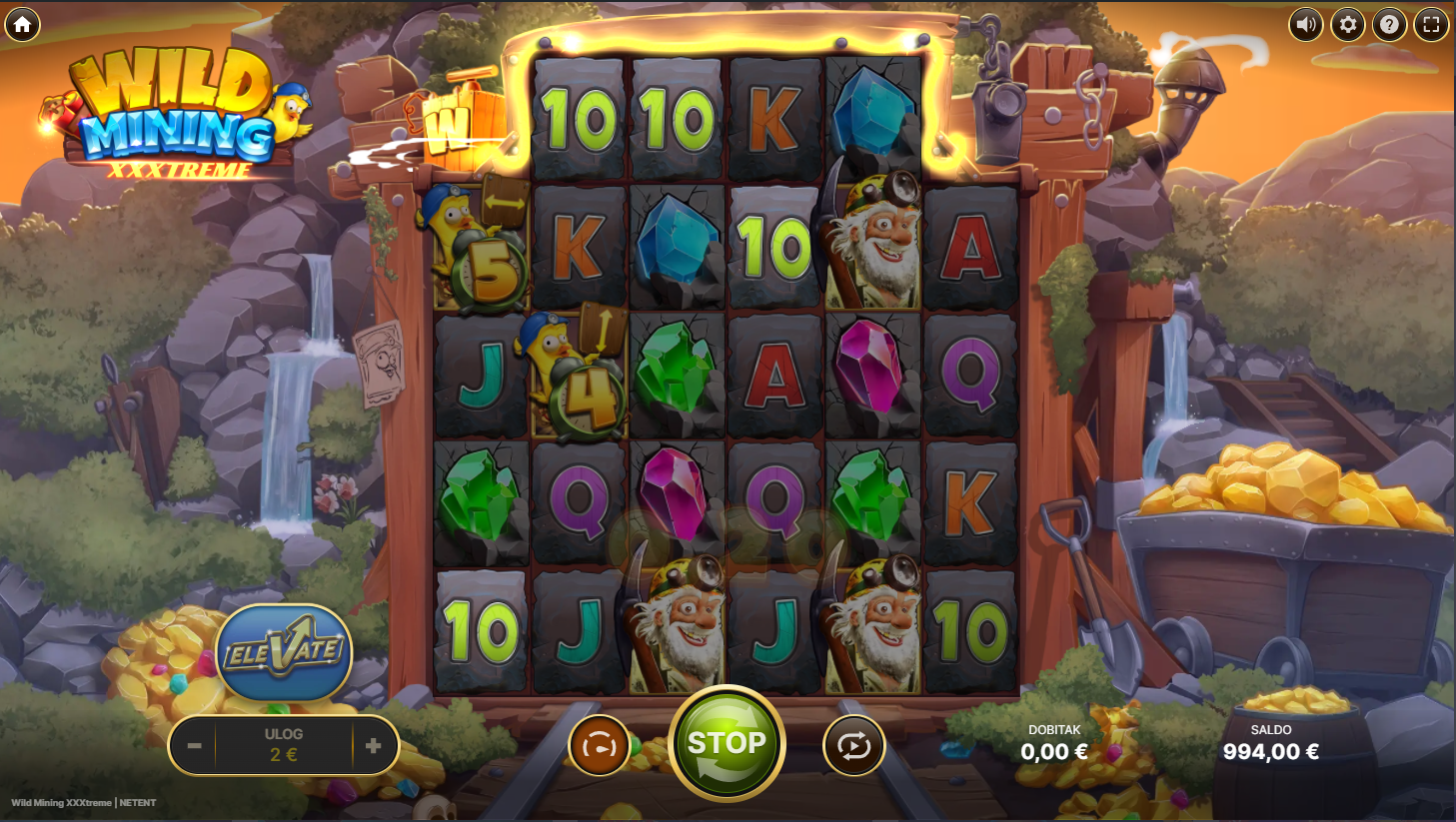Click the brown quick spin button
The width and height of the screenshot is (1456, 822).
pos(599,746)
